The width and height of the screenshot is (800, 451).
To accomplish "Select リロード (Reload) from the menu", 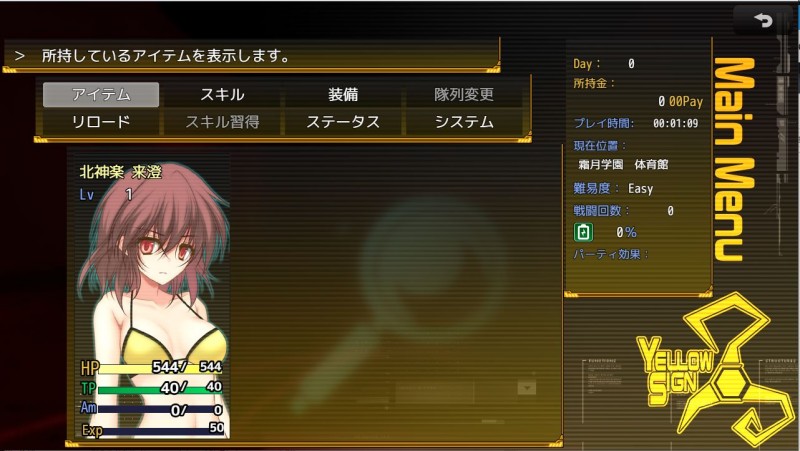I will click(101, 122).
